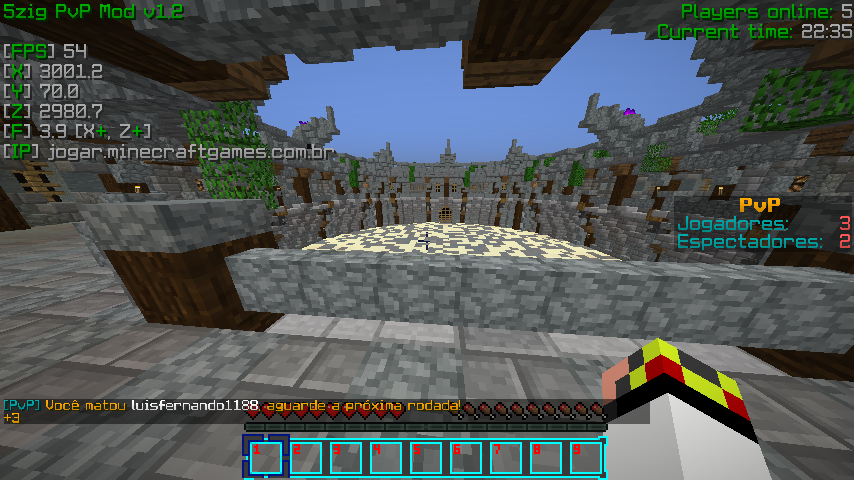Click the PvP kill message in chat
854x480 pixels.
(232, 405)
